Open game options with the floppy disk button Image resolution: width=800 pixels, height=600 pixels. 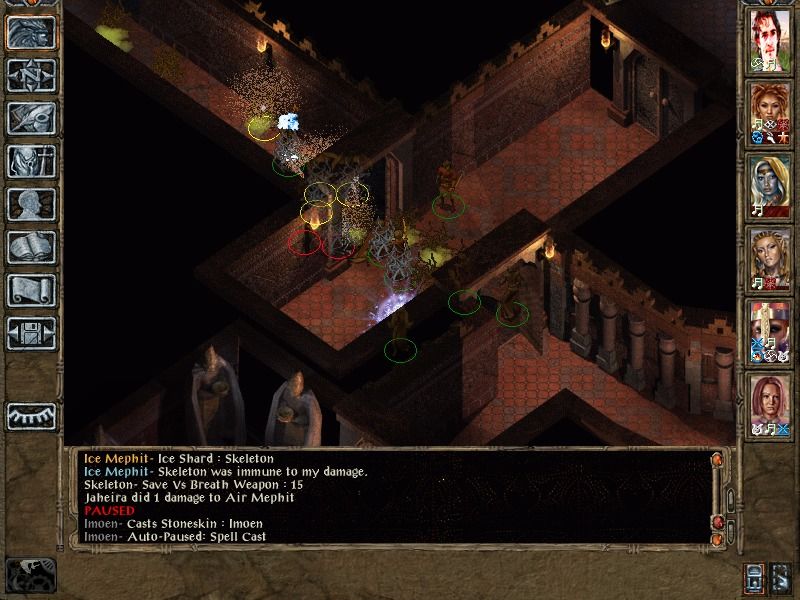pyautogui.click(x=31, y=333)
